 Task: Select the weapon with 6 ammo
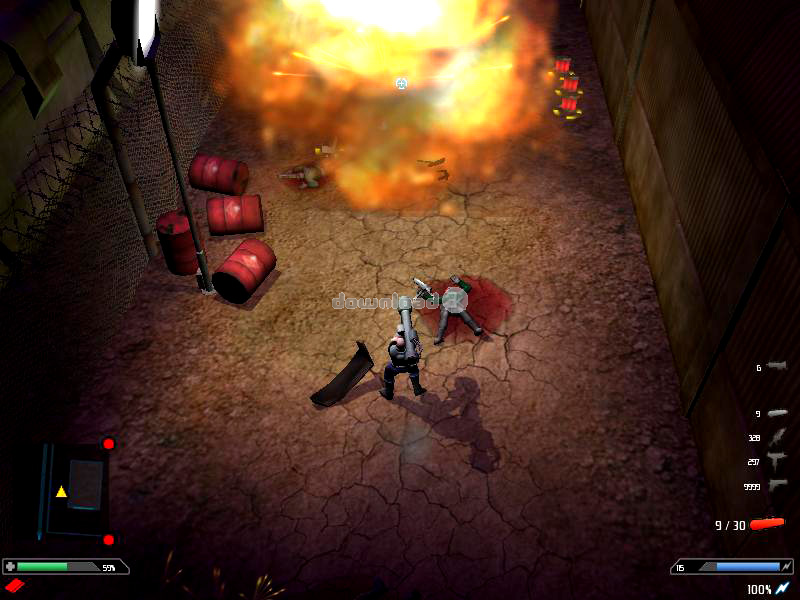click(x=777, y=367)
